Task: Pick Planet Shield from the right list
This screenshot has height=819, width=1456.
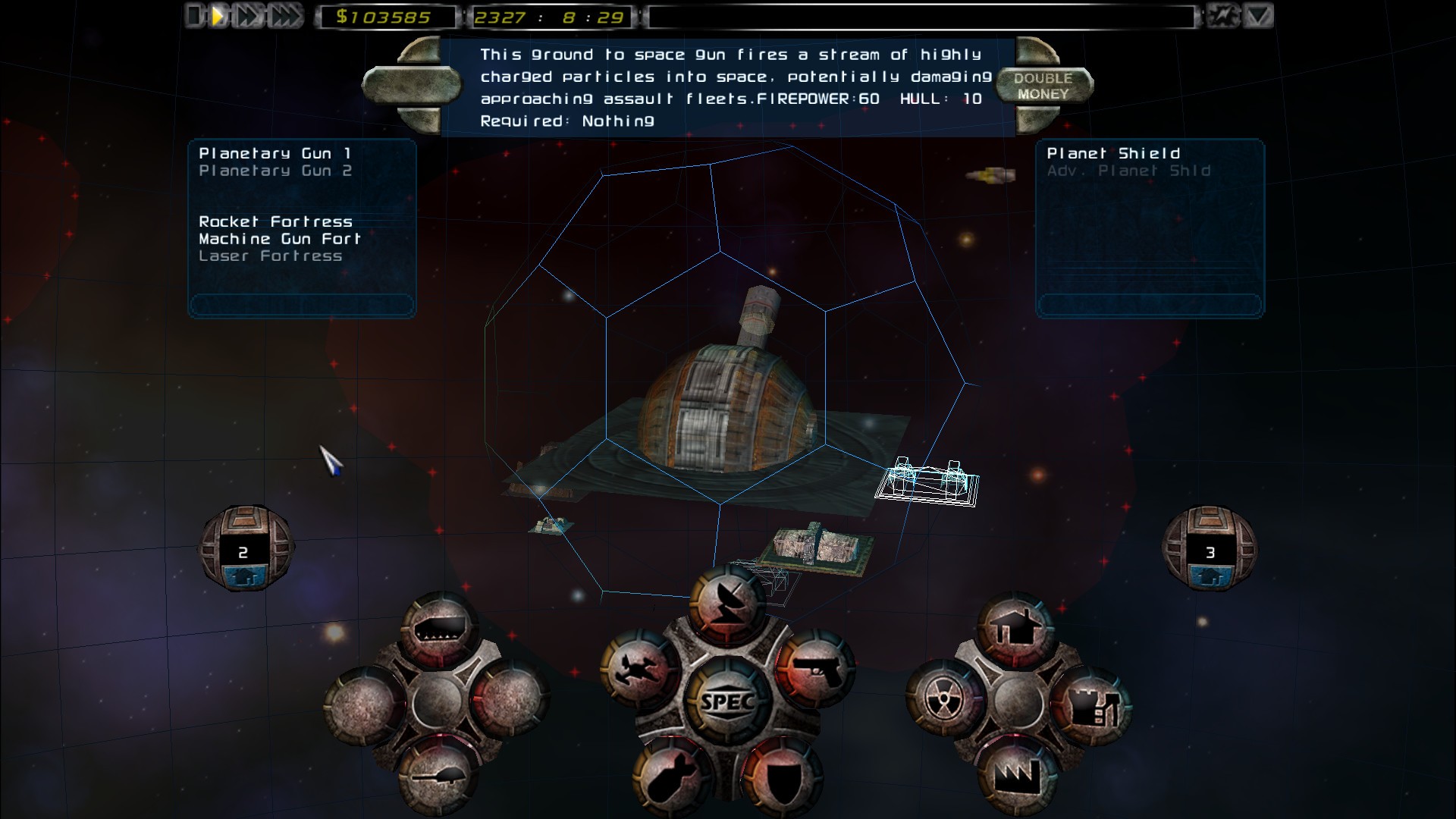Action: (1112, 153)
